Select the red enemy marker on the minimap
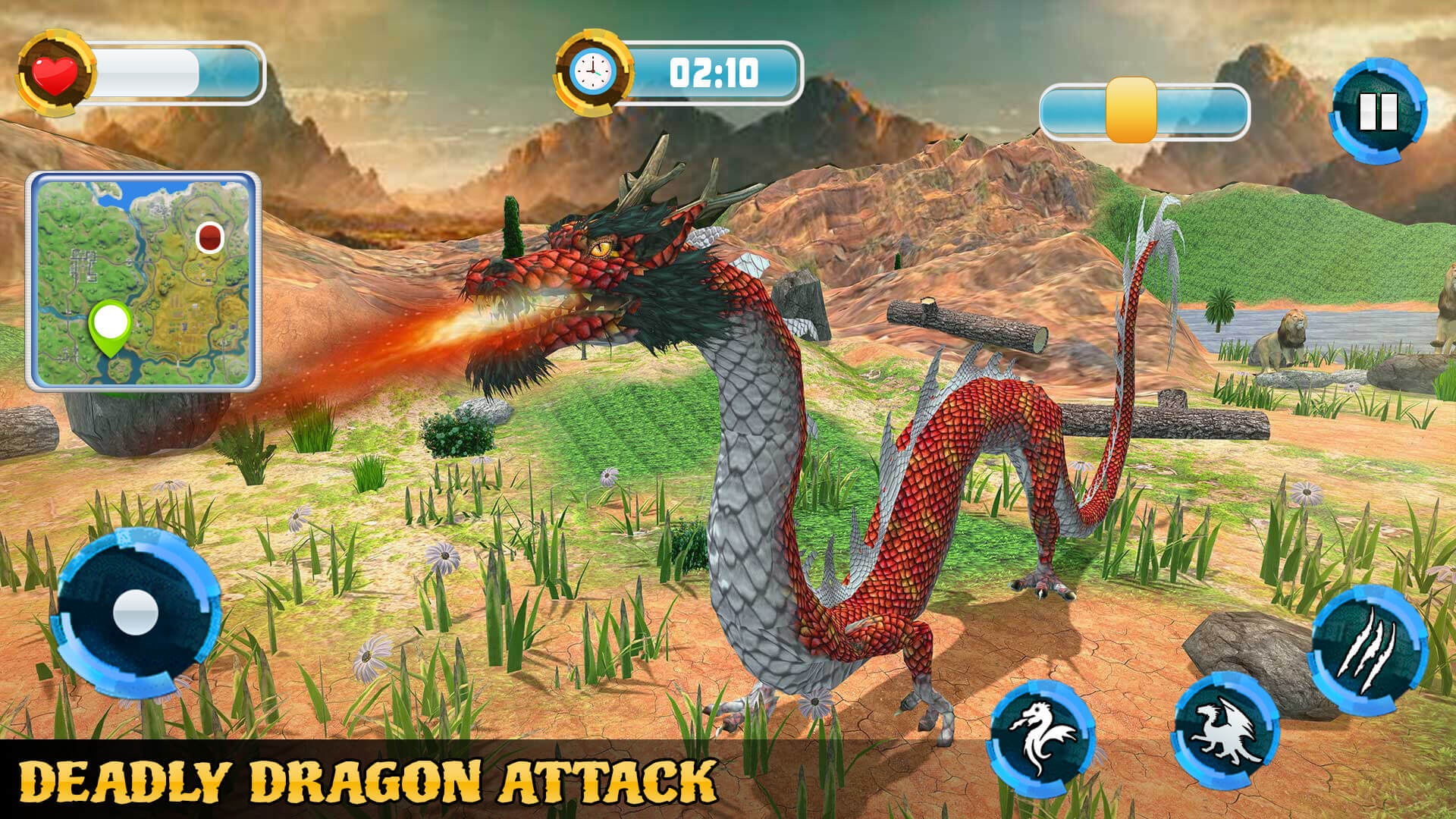 coord(209,237)
